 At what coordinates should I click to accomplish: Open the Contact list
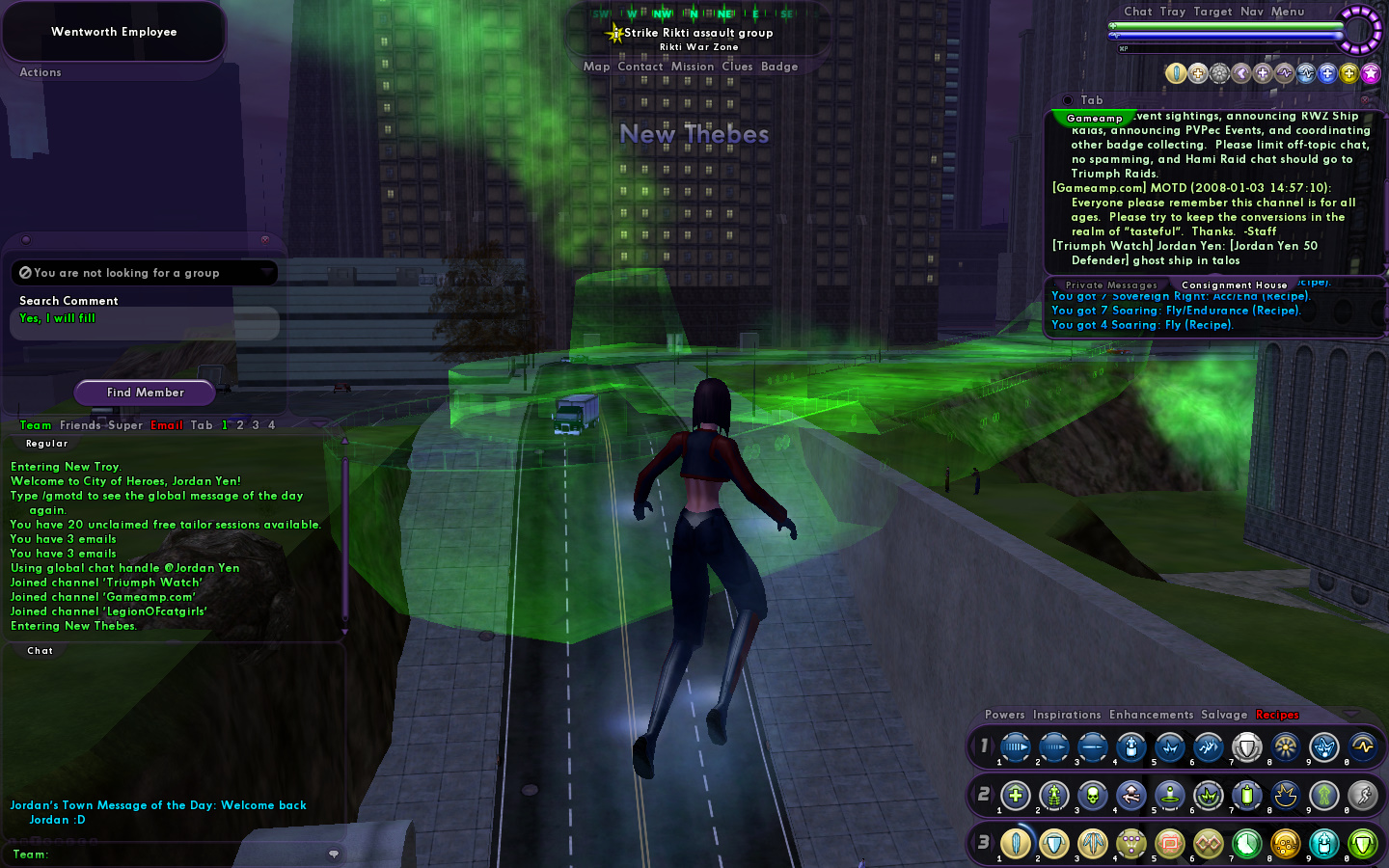pos(640,67)
